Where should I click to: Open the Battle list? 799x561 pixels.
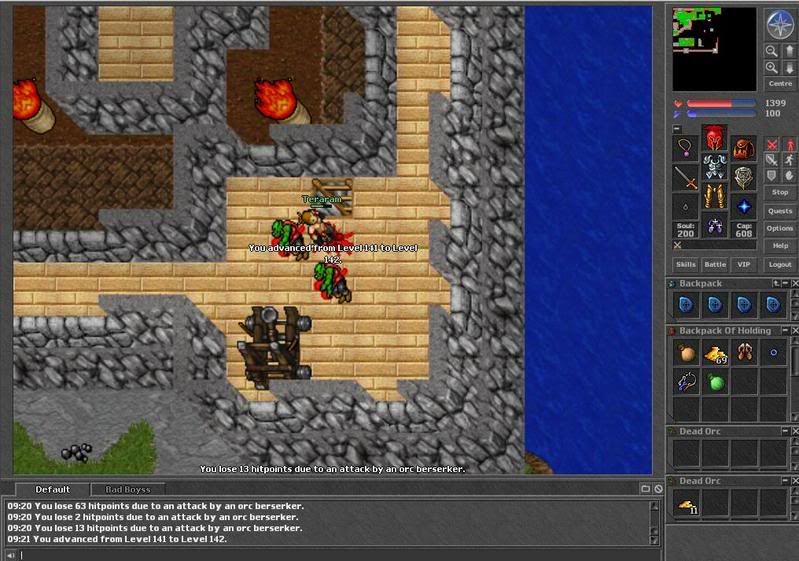(714, 264)
